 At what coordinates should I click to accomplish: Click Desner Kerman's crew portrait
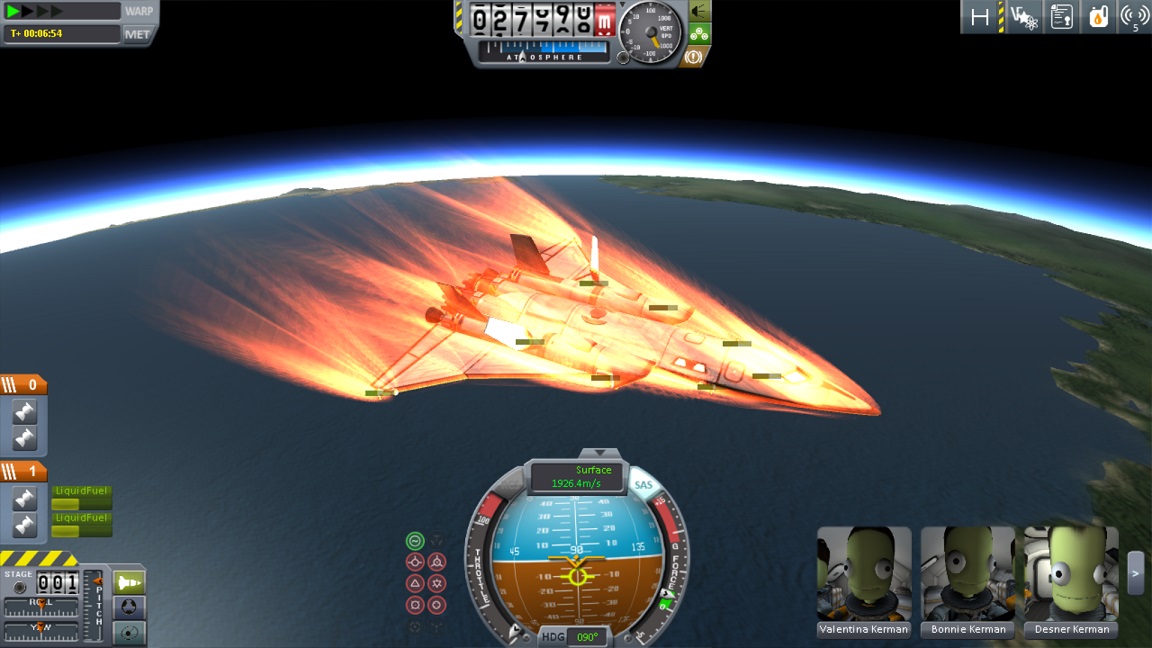tap(1072, 574)
